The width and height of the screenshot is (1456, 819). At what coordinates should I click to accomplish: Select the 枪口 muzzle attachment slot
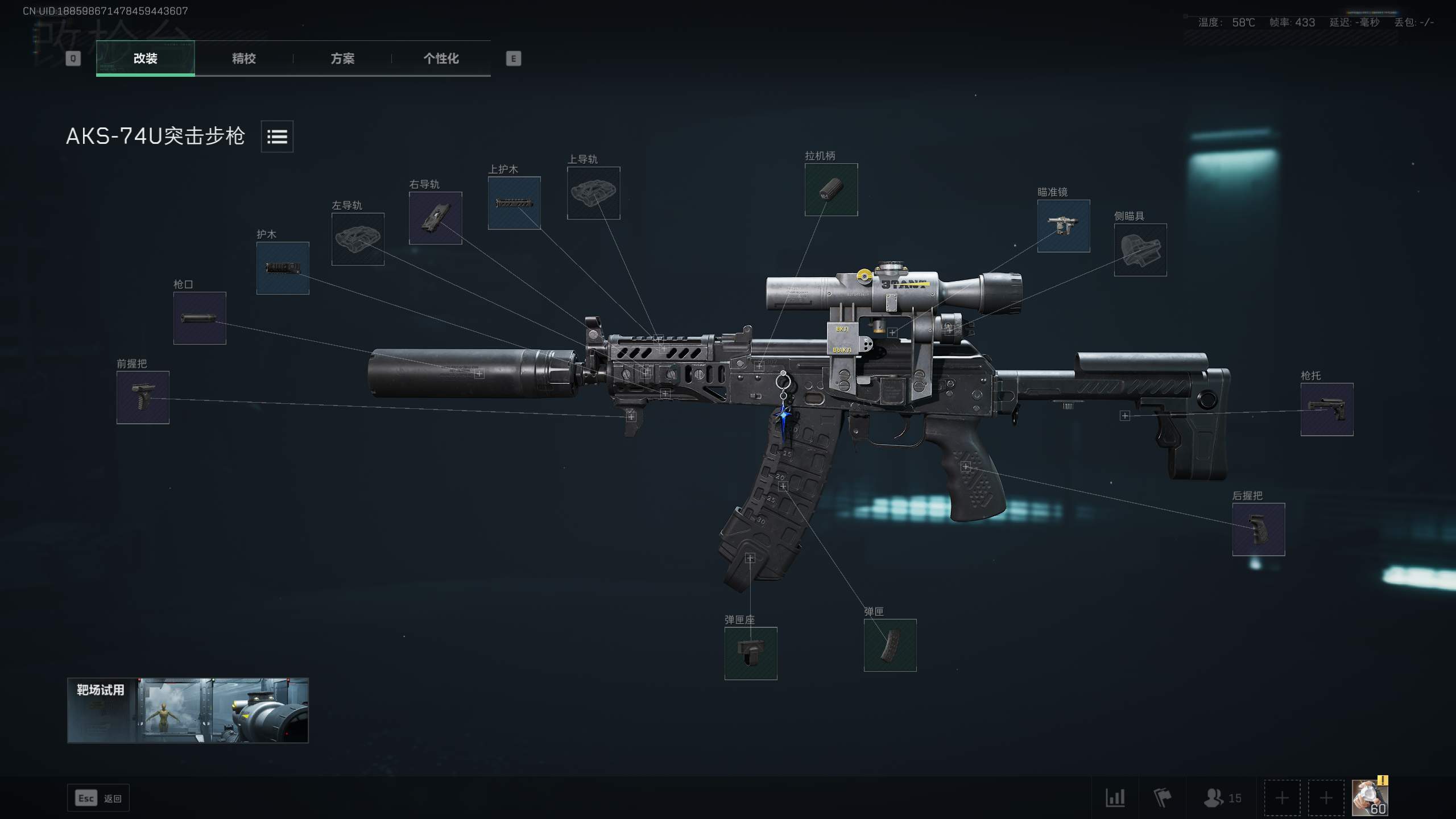198,318
